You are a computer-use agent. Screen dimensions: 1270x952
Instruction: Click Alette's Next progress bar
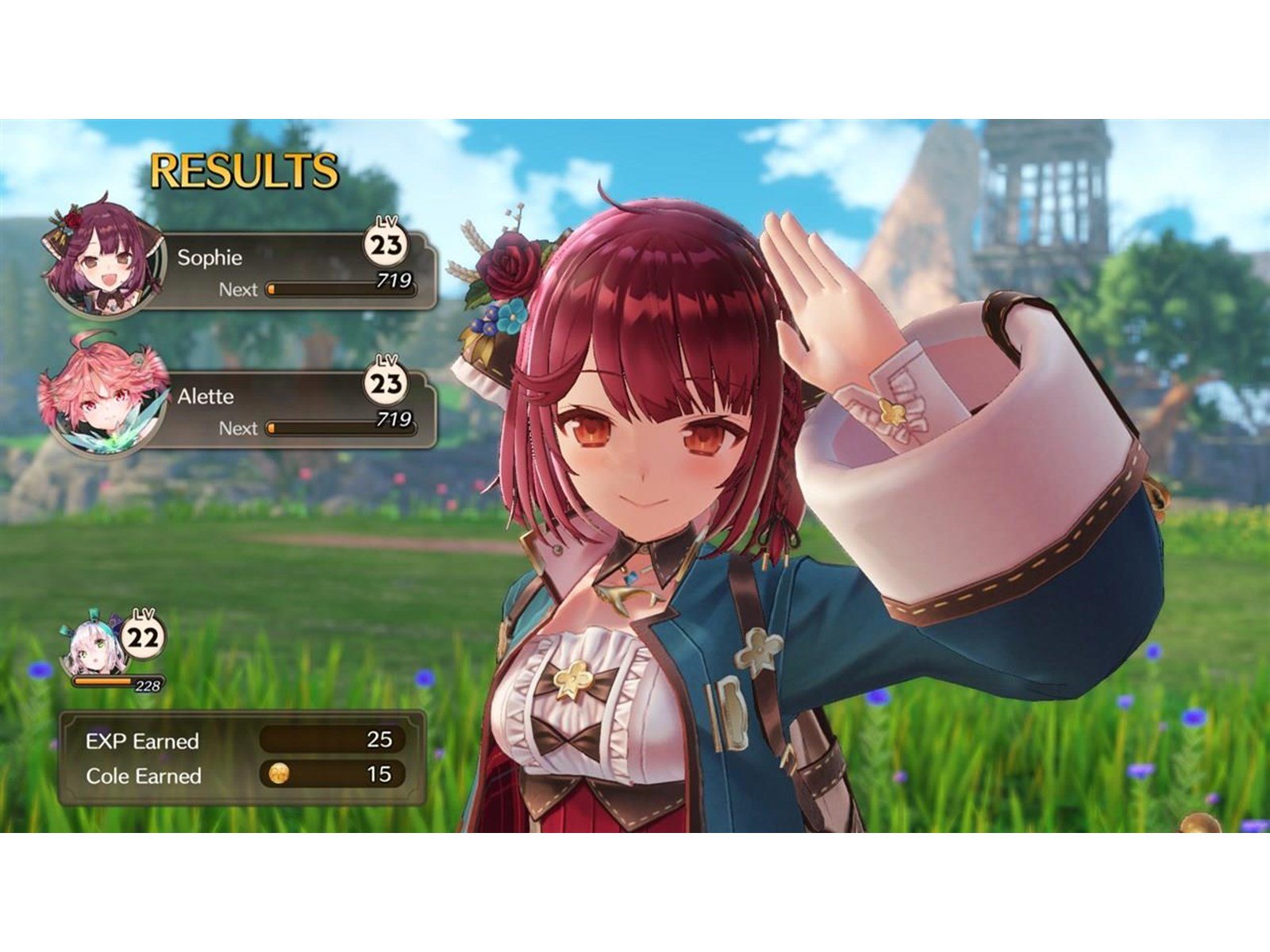(341, 428)
